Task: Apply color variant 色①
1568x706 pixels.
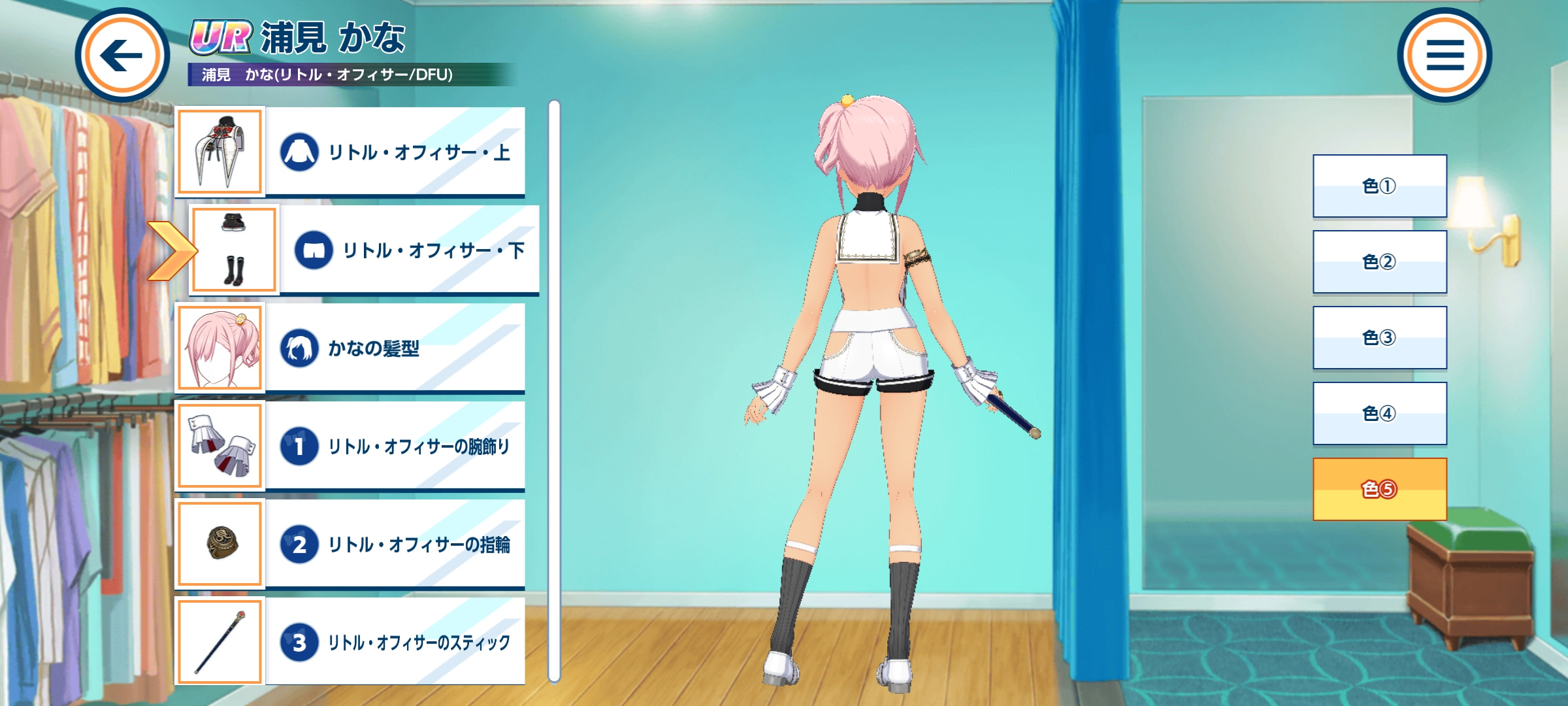Action: (1380, 186)
